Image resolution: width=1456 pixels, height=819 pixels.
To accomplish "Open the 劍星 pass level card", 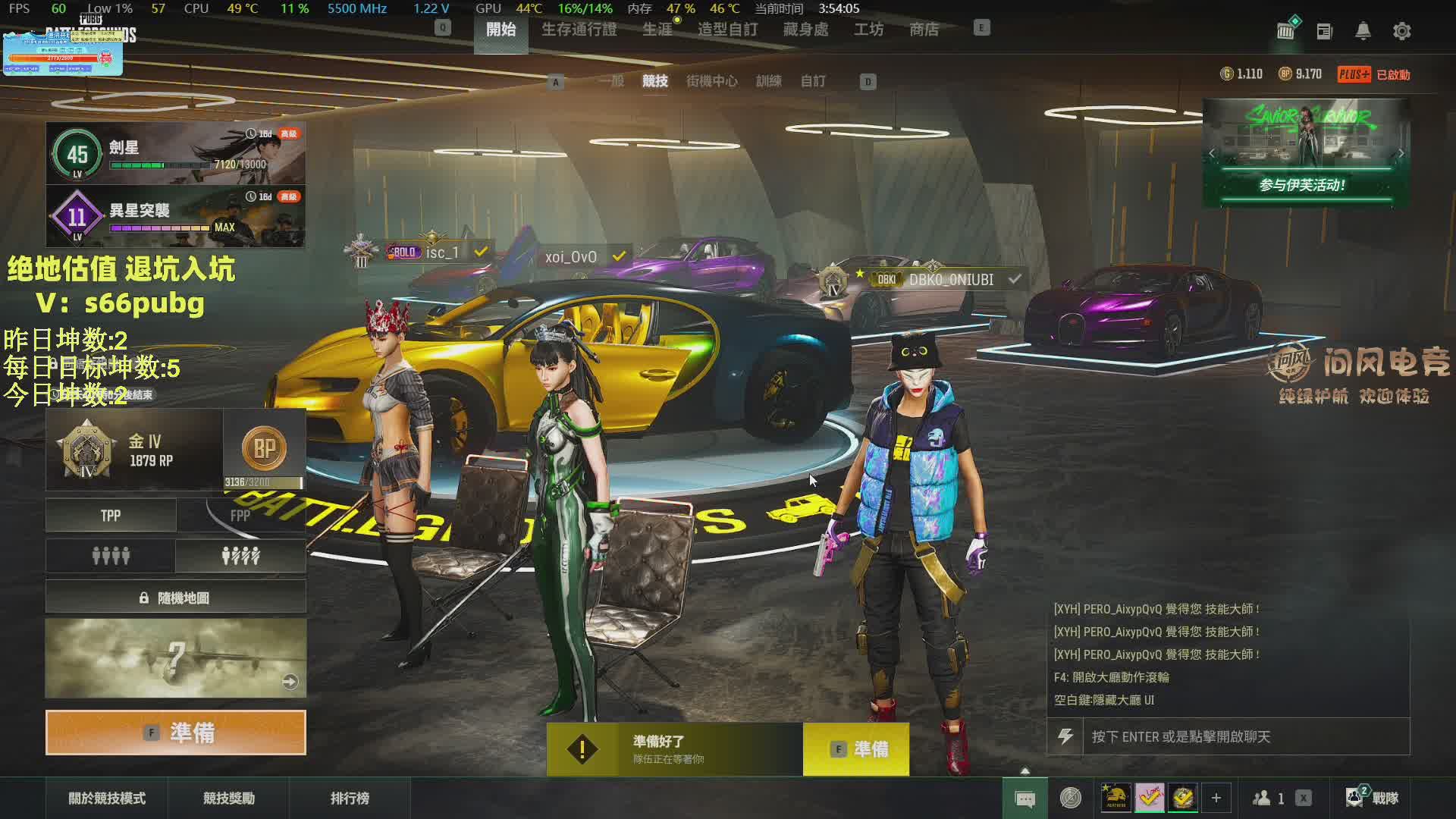I will [x=176, y=153].
